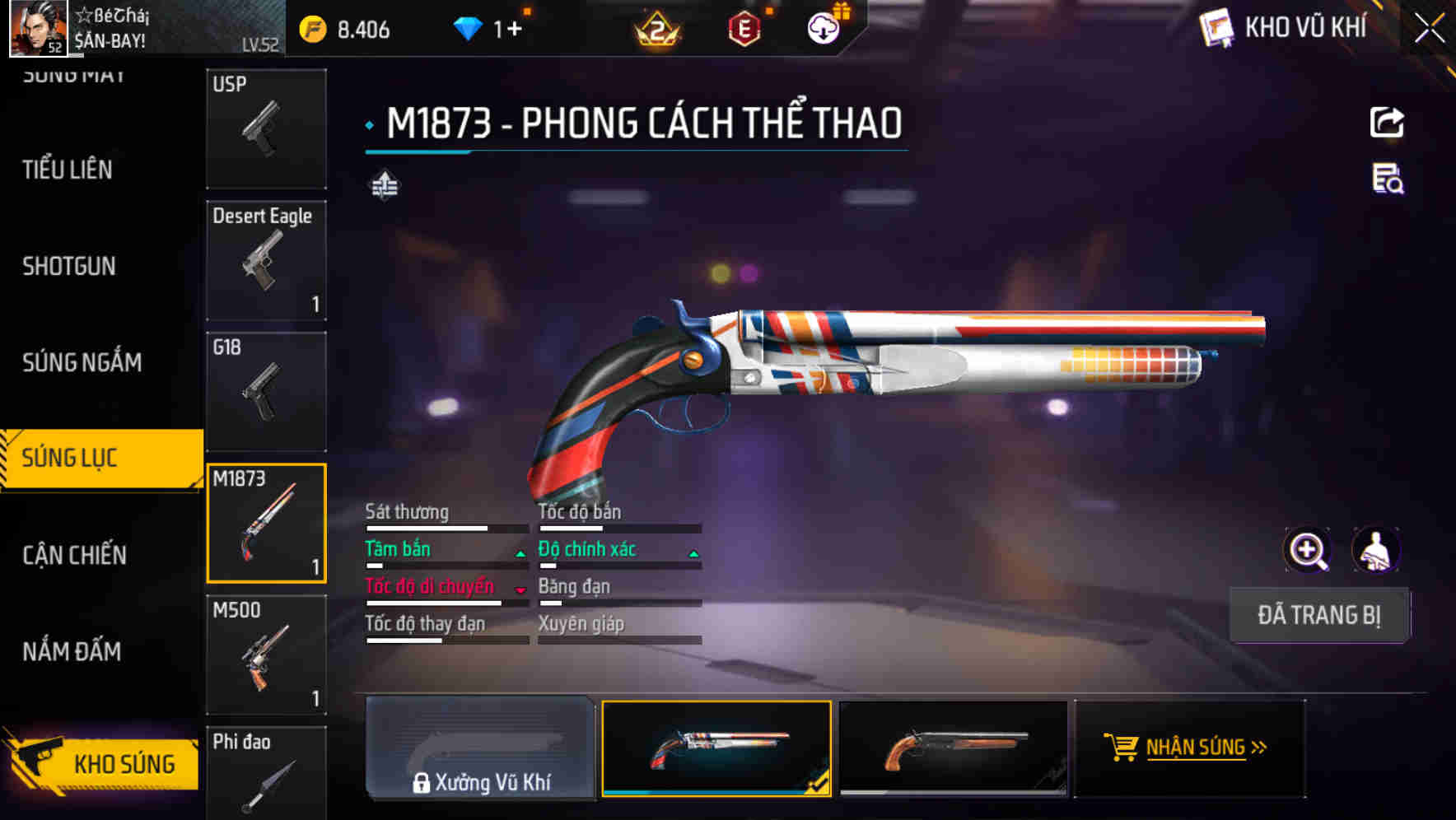Select the Phi đao throwing knife slot
This screenshot has width=1456, height=820.
[x=266, y=772]
